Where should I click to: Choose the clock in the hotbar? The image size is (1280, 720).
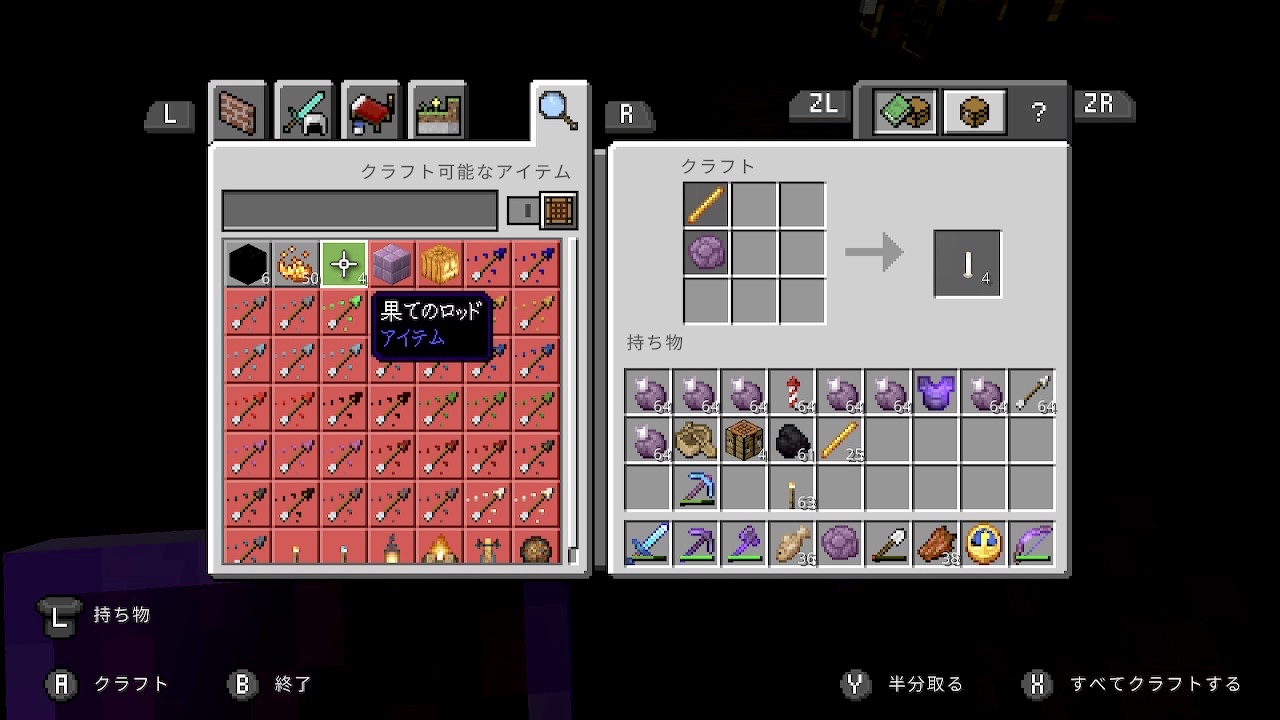(x=984, y=544)
